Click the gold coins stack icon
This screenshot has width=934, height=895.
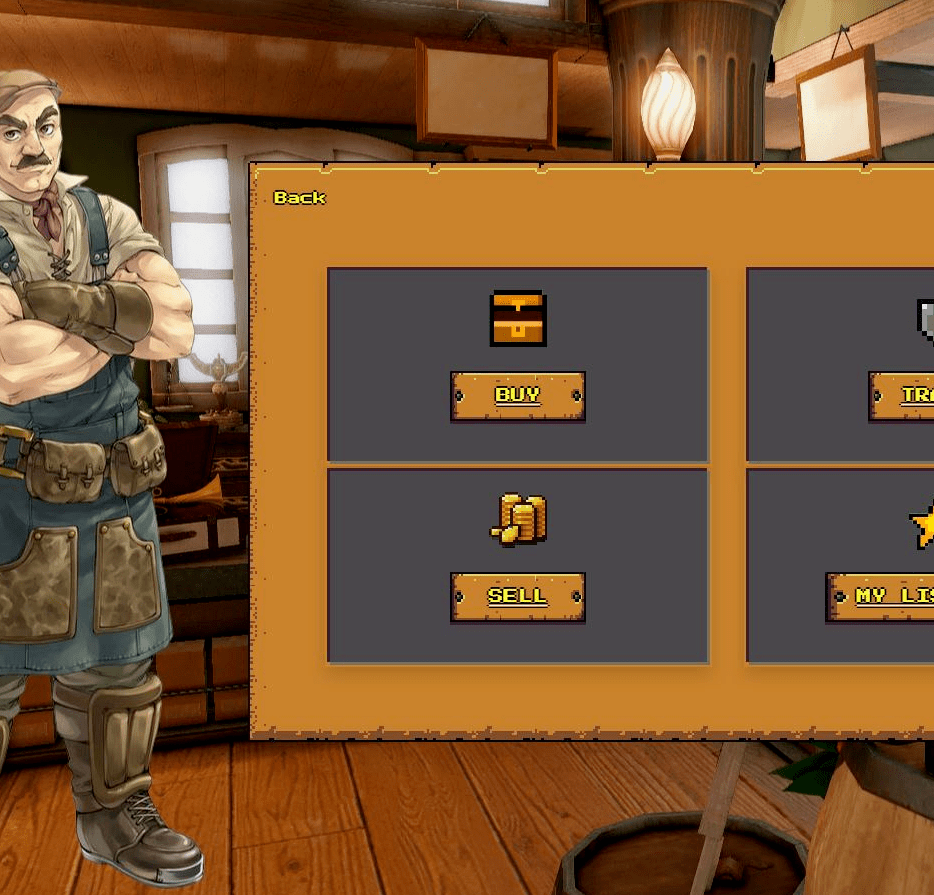519,520
